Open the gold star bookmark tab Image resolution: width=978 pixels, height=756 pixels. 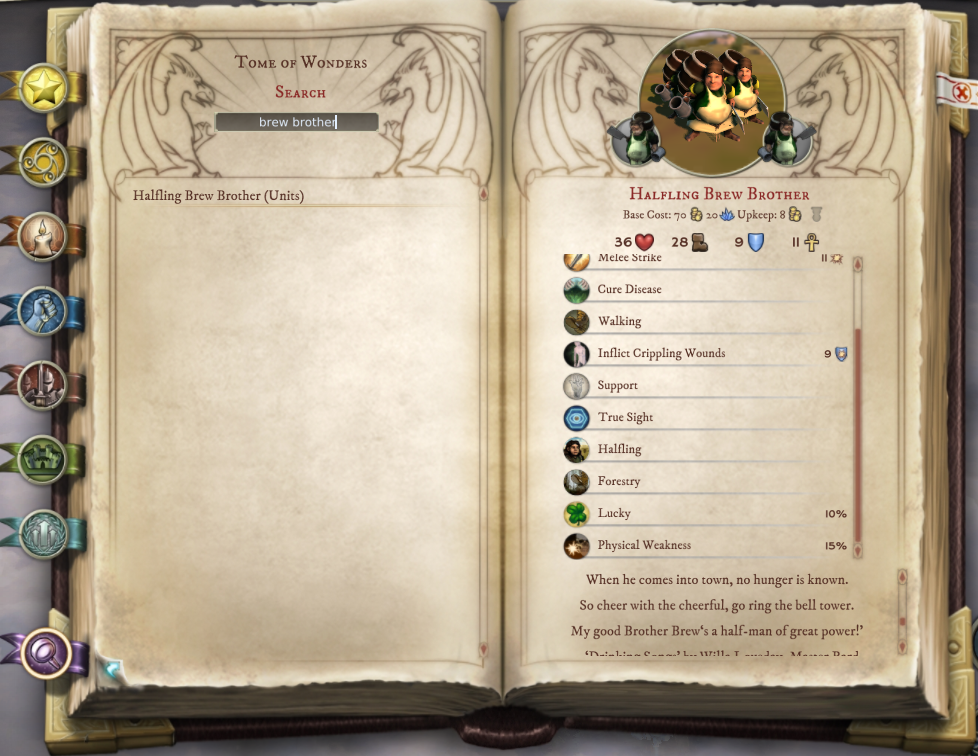click(44, 88)
